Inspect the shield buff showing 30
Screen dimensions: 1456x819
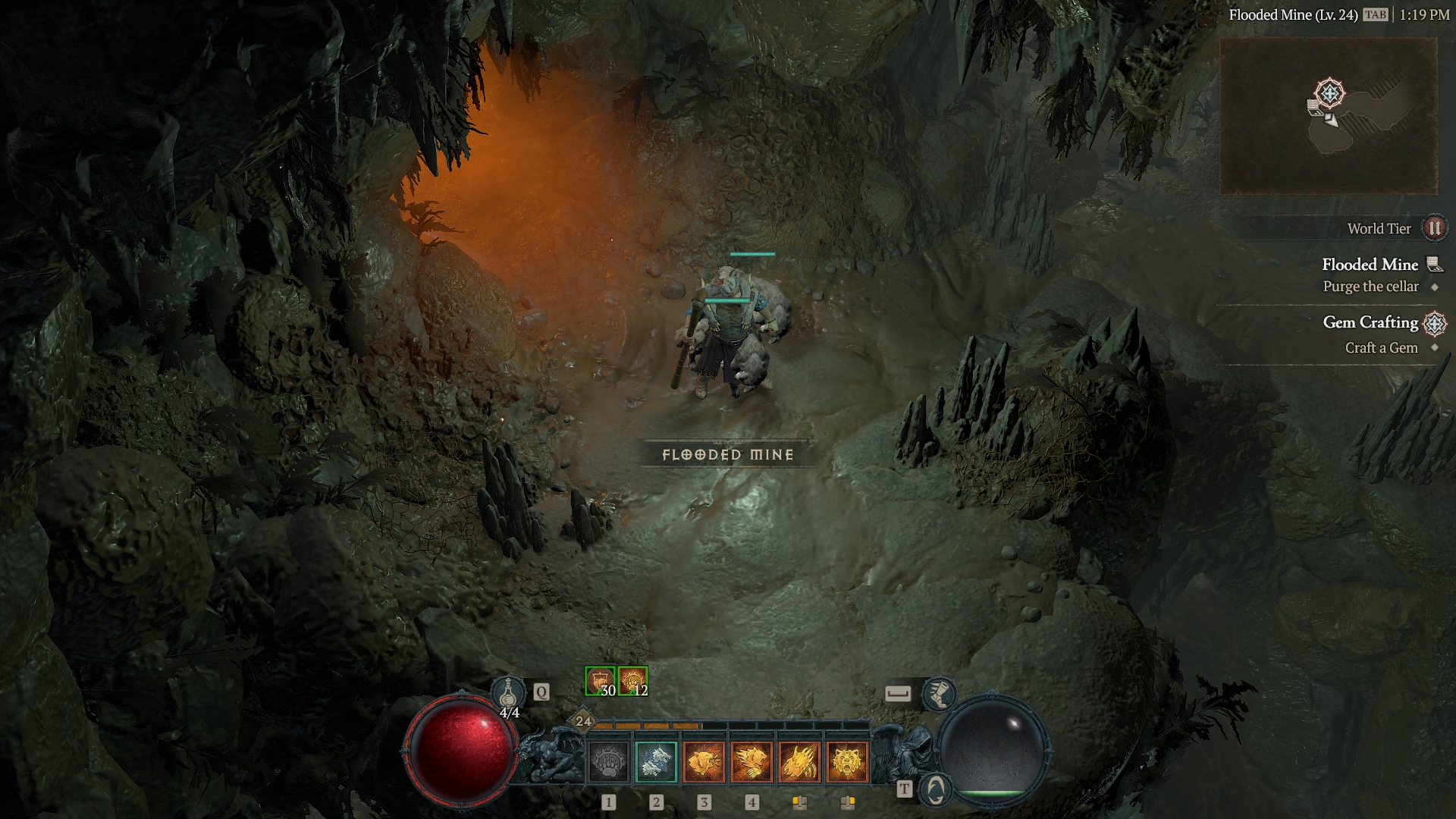(600, 681)
